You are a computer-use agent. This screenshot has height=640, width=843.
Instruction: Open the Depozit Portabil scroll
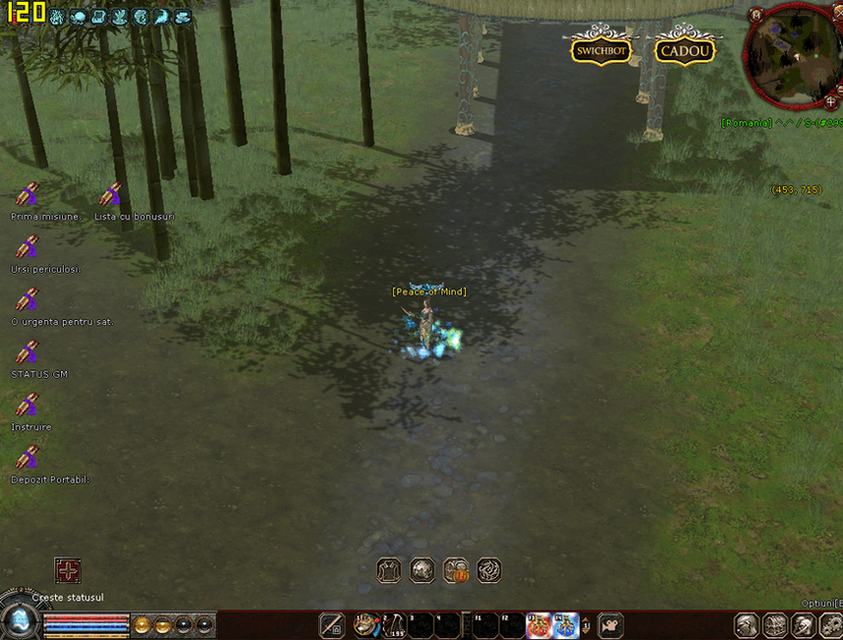click(x=27, y=459)
